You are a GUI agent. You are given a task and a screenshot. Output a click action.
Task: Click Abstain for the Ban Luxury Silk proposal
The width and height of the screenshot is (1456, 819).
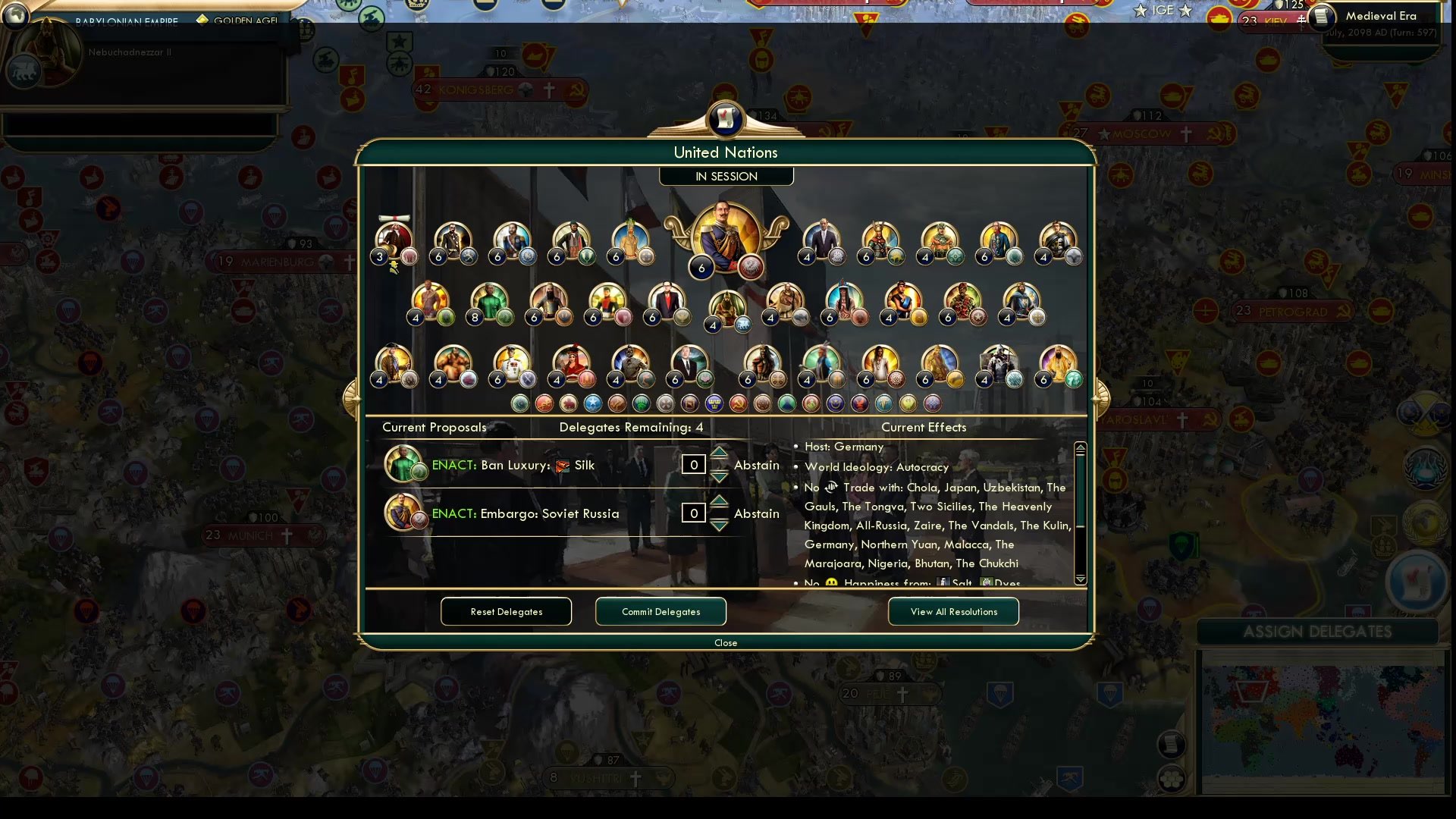click(x=756, y=465)
